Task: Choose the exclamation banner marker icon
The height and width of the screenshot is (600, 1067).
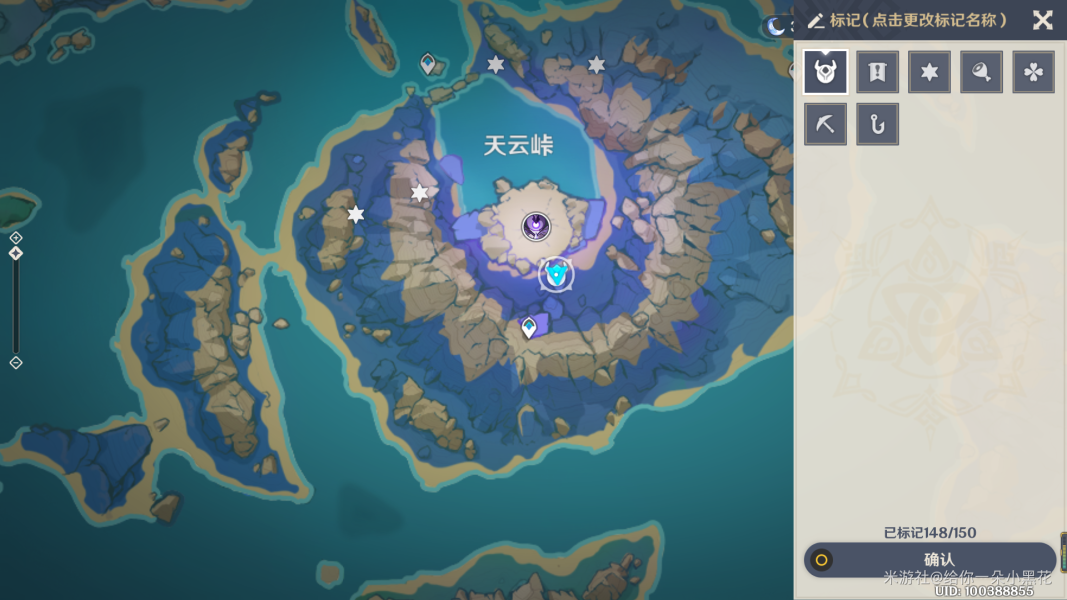Action: click(x=877, y=72)
